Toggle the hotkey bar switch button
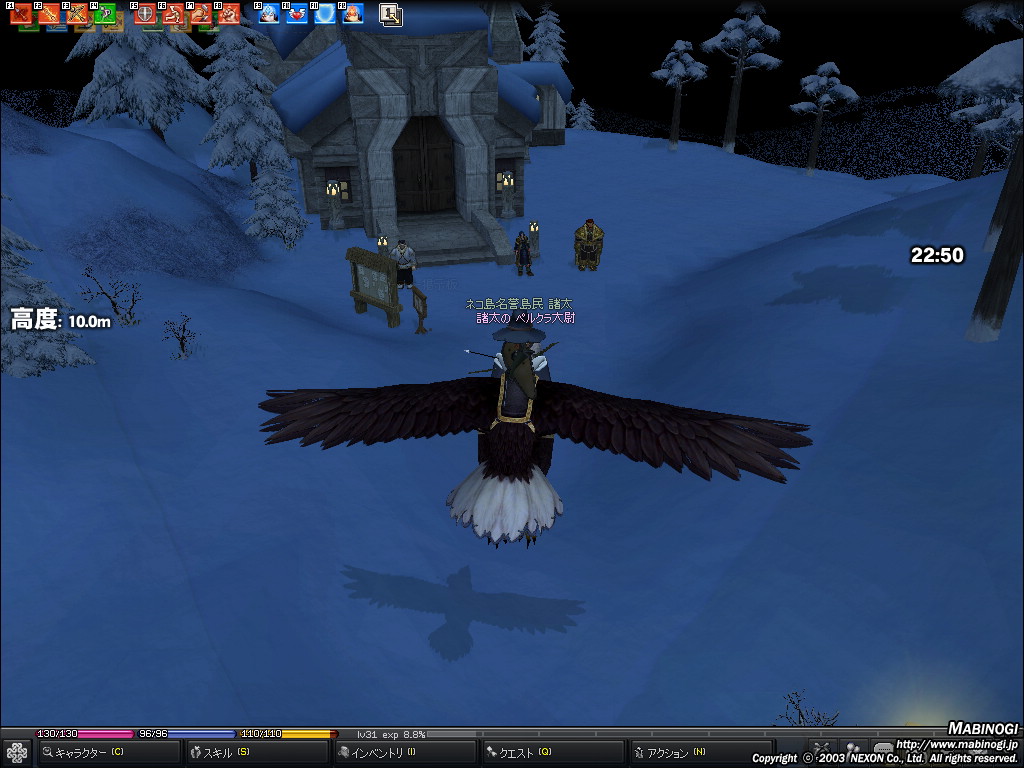 pos(390,14)
